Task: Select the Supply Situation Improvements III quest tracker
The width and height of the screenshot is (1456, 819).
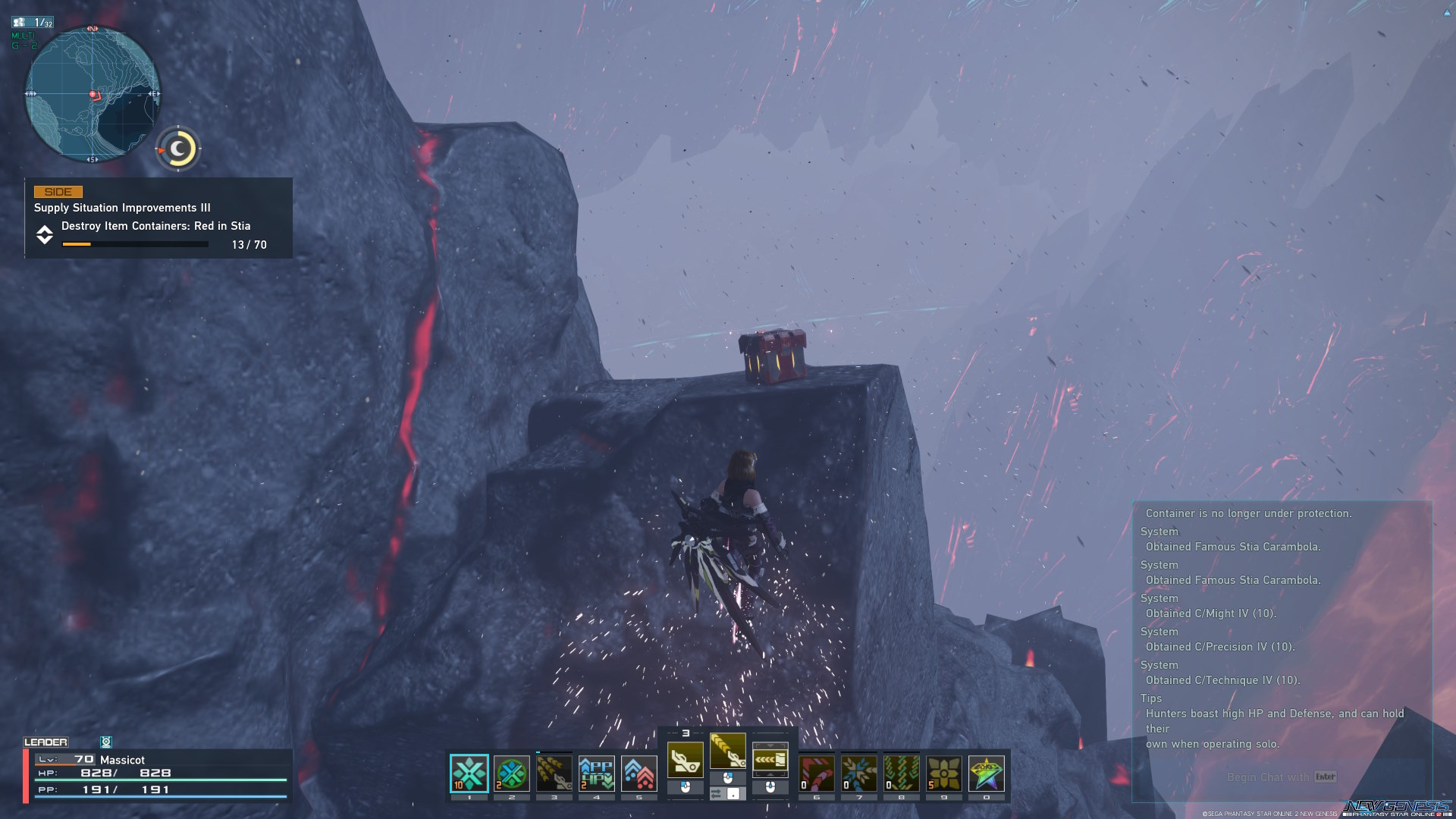Action: [158, 218]
